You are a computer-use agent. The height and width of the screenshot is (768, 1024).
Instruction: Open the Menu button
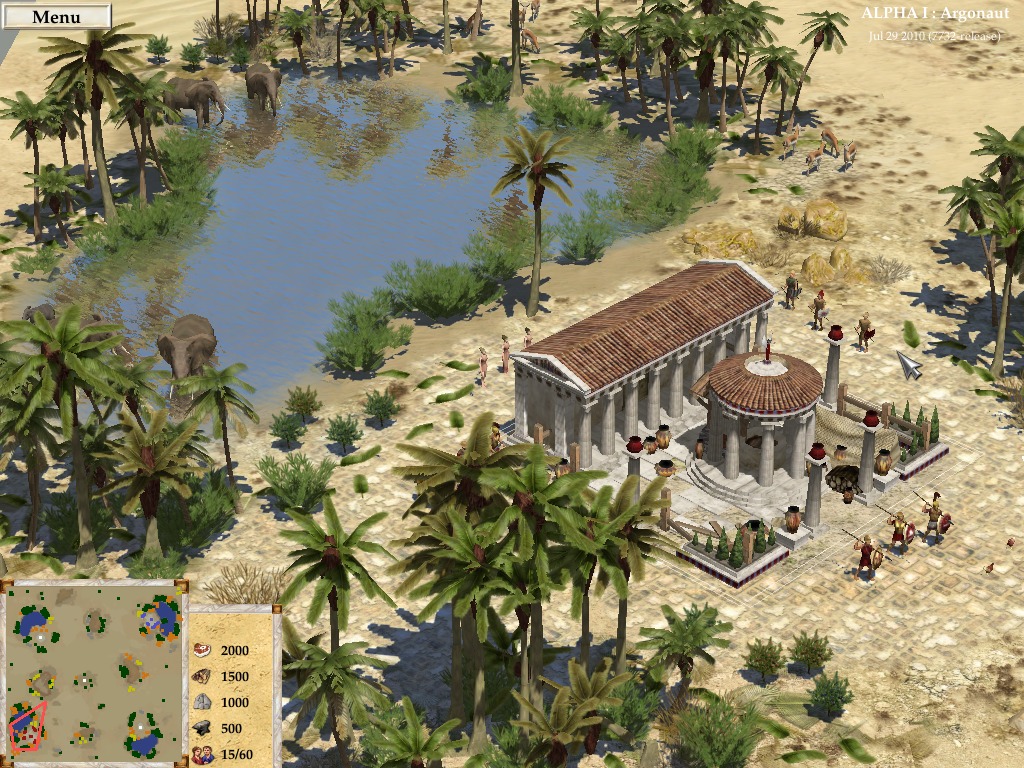[x=56, y=17]
